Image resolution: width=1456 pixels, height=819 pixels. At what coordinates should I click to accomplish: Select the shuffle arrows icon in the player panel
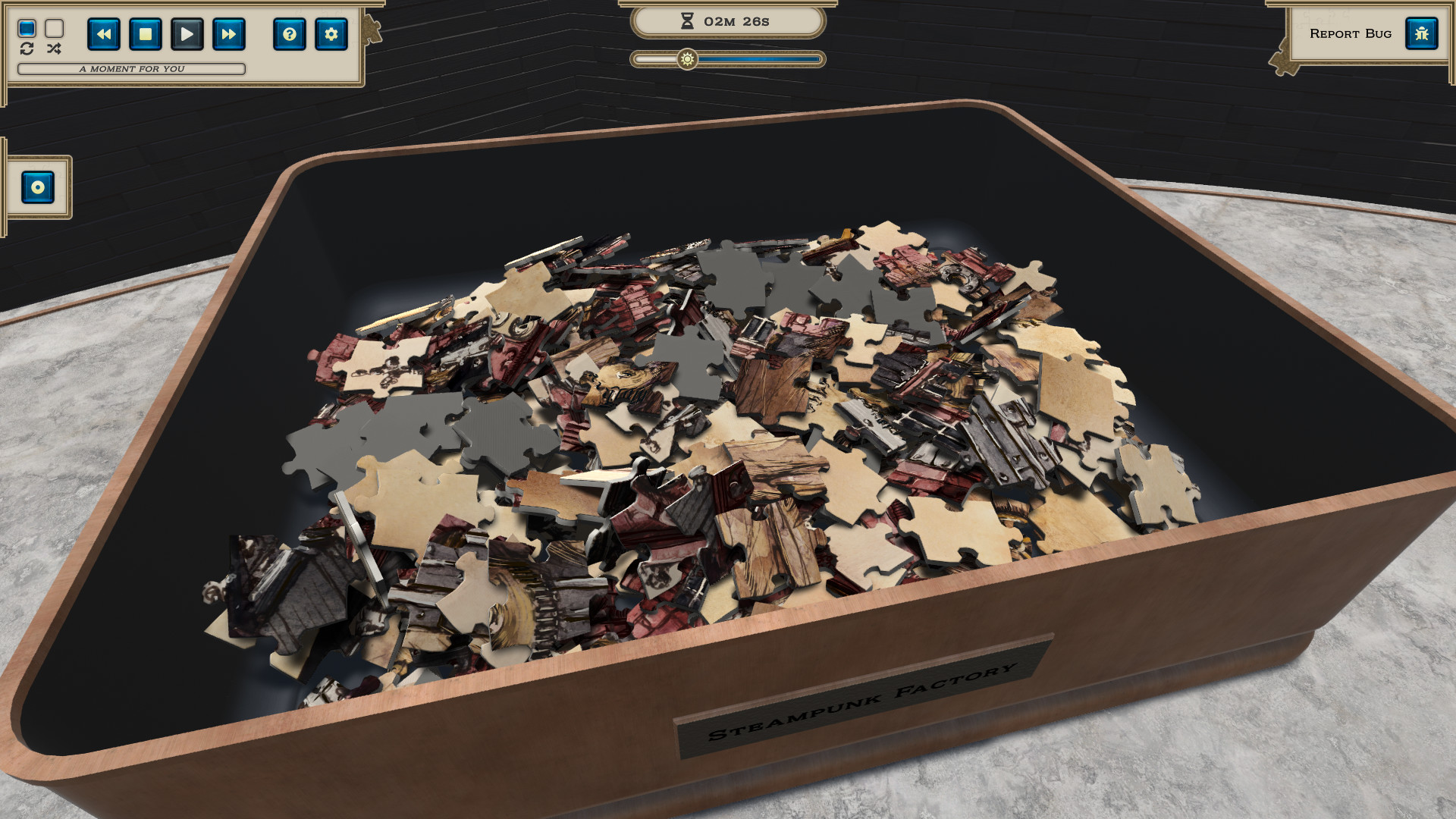tap(53, 50)
